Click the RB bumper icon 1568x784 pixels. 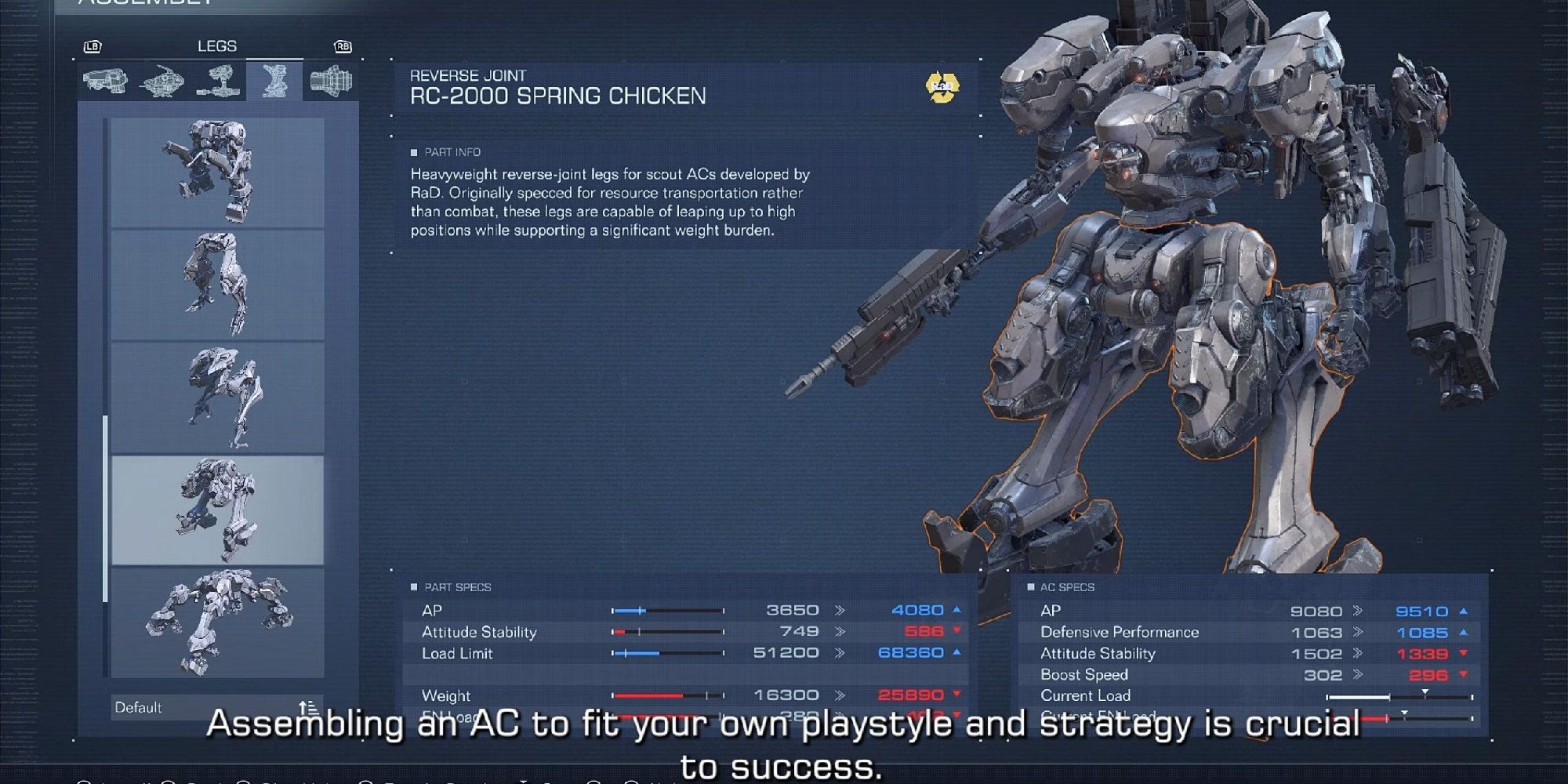coord(345,46)
